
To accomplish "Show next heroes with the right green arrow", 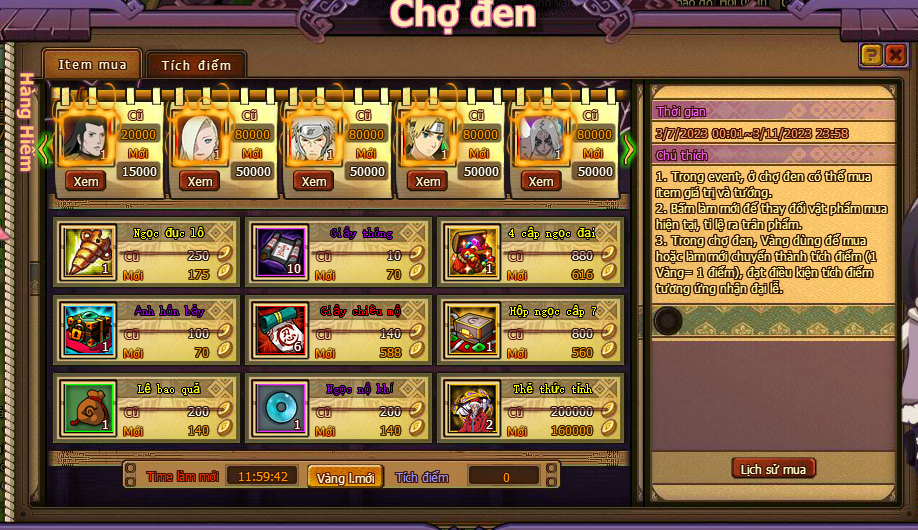I will click(x=629, y=149).
